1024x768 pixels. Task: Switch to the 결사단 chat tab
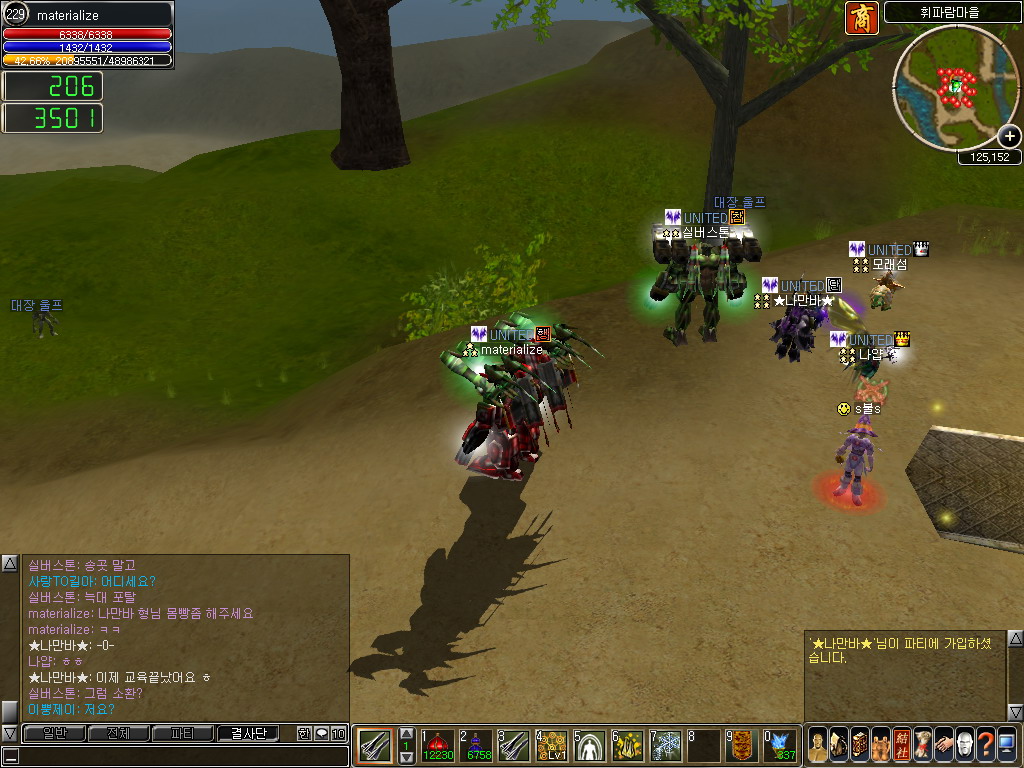(x=249, y=733)
